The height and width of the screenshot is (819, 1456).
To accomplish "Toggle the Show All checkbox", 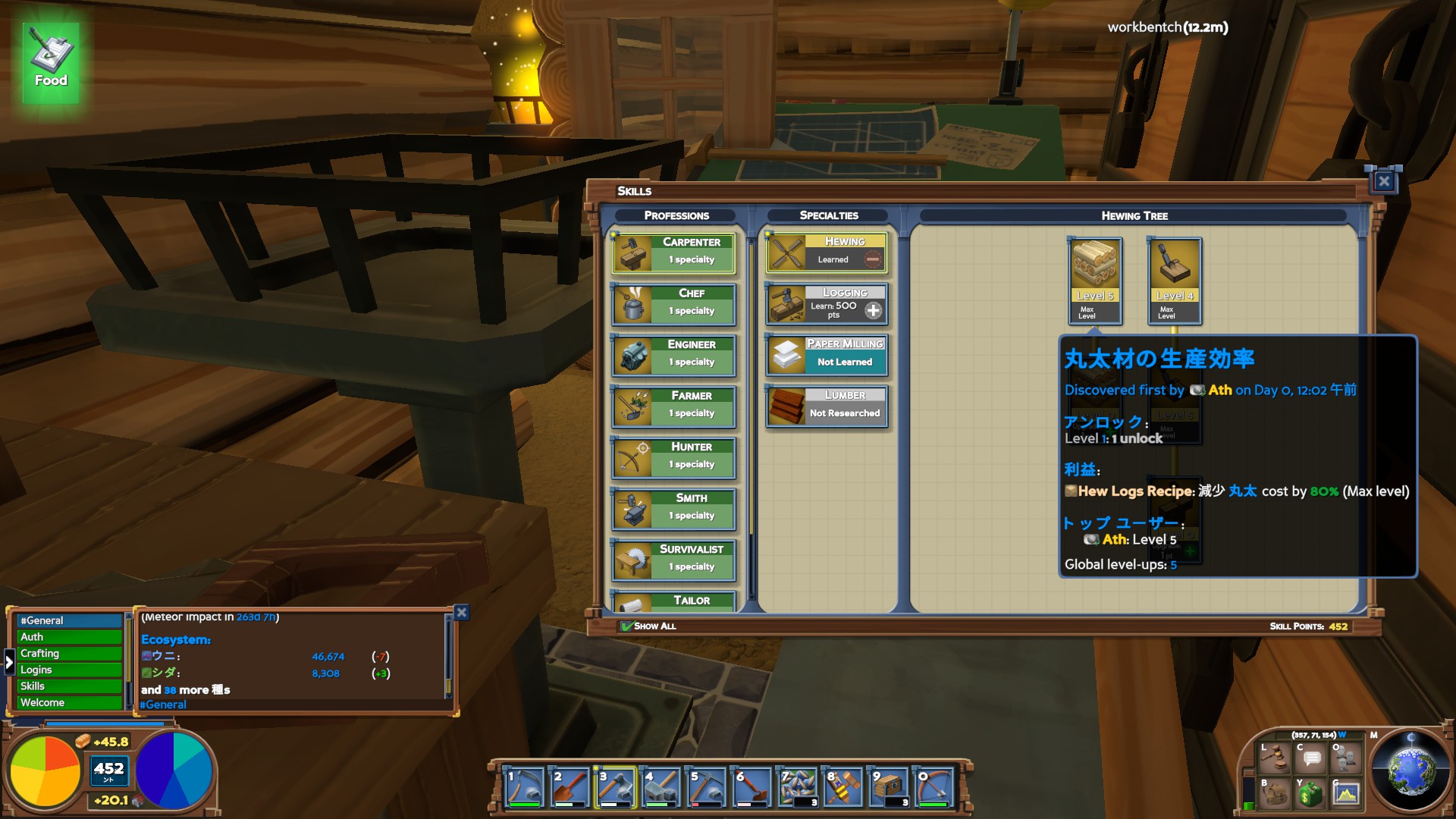I will 627,626.
